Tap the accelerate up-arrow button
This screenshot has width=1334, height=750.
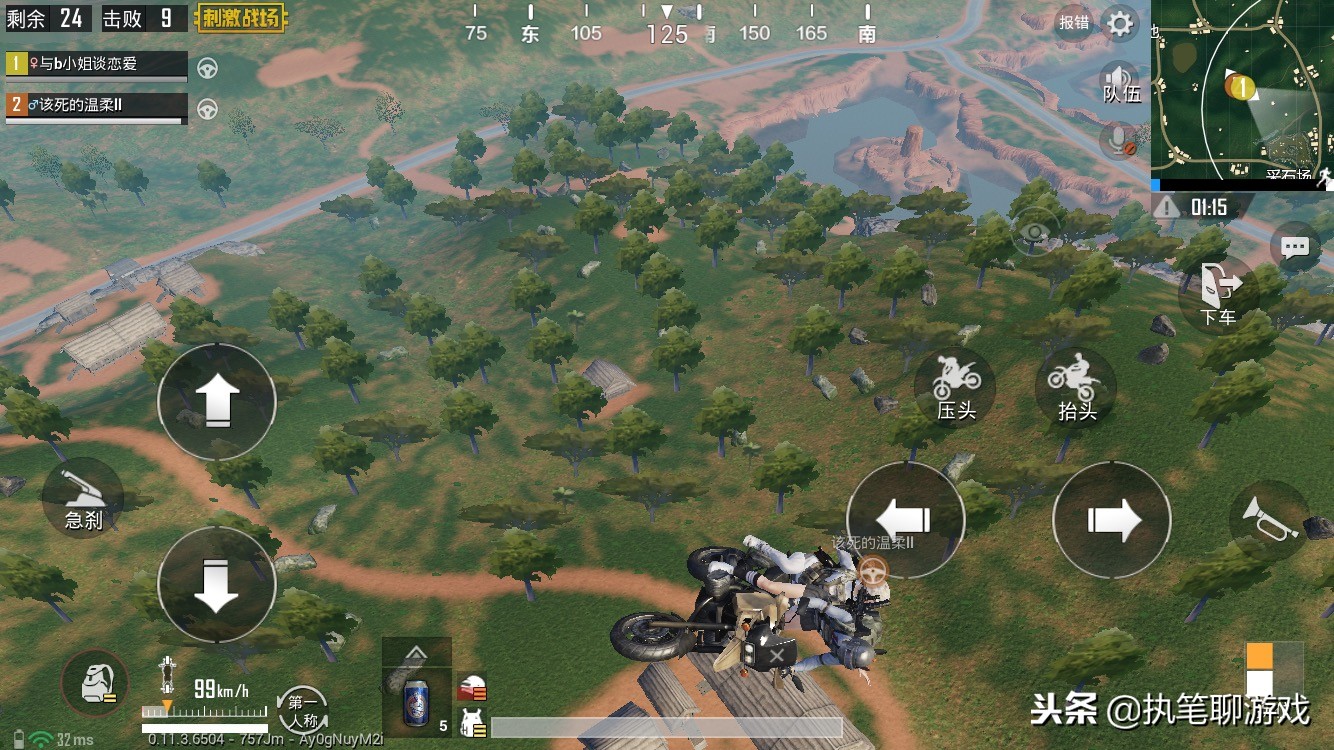tap(217, 402)
